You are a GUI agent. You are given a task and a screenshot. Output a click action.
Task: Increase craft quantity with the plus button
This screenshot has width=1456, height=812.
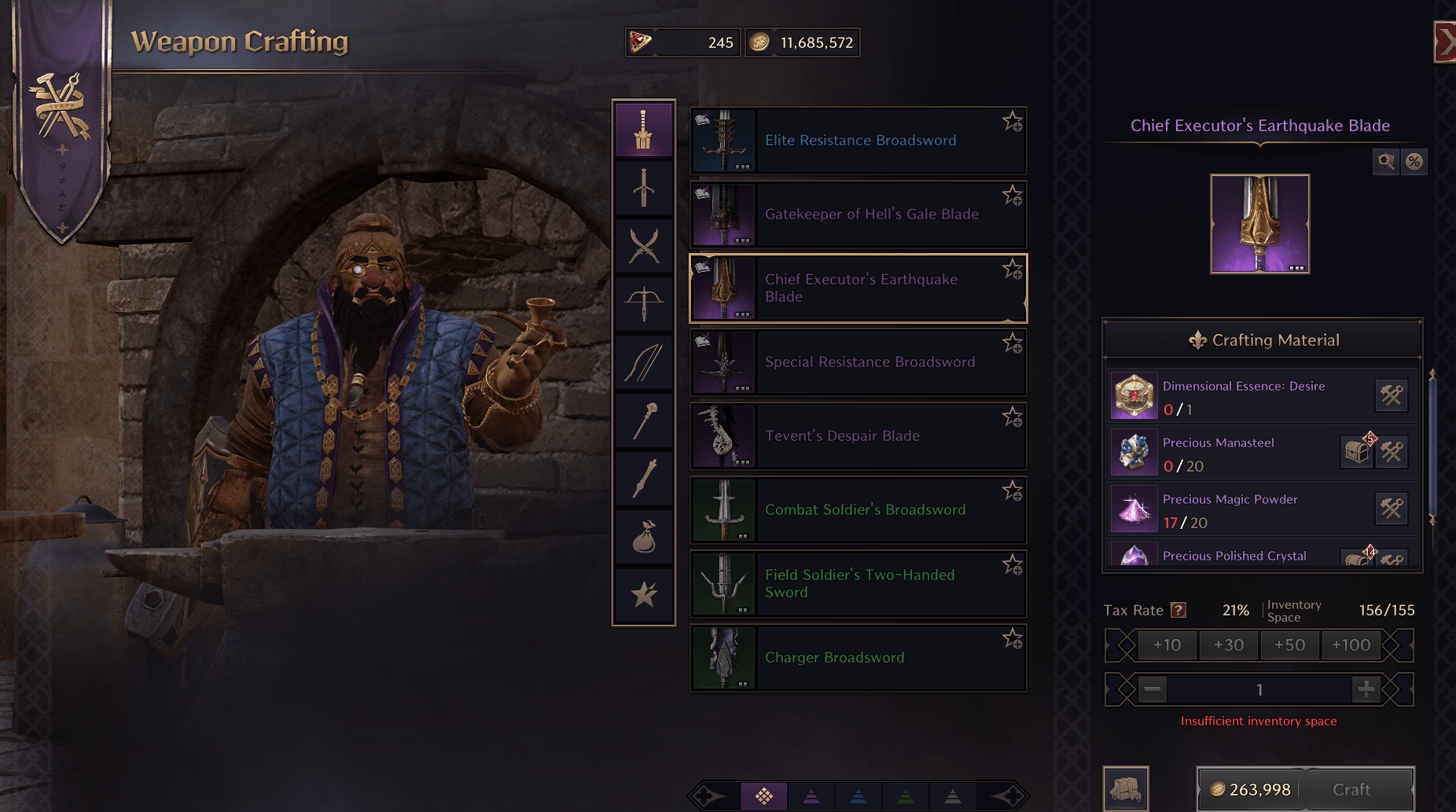coord(1366,689)
